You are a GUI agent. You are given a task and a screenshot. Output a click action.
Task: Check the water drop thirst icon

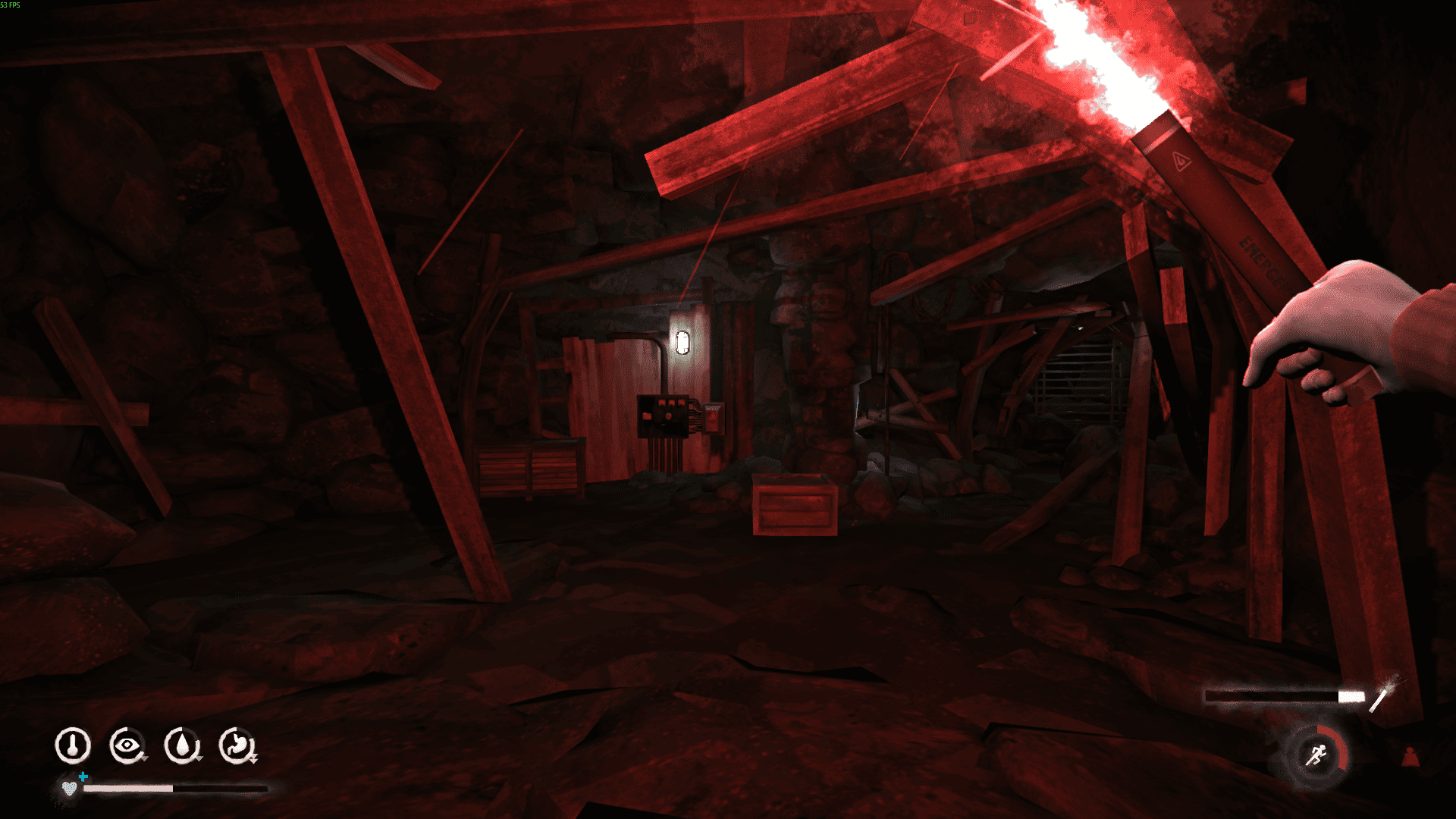click(181, 745)
